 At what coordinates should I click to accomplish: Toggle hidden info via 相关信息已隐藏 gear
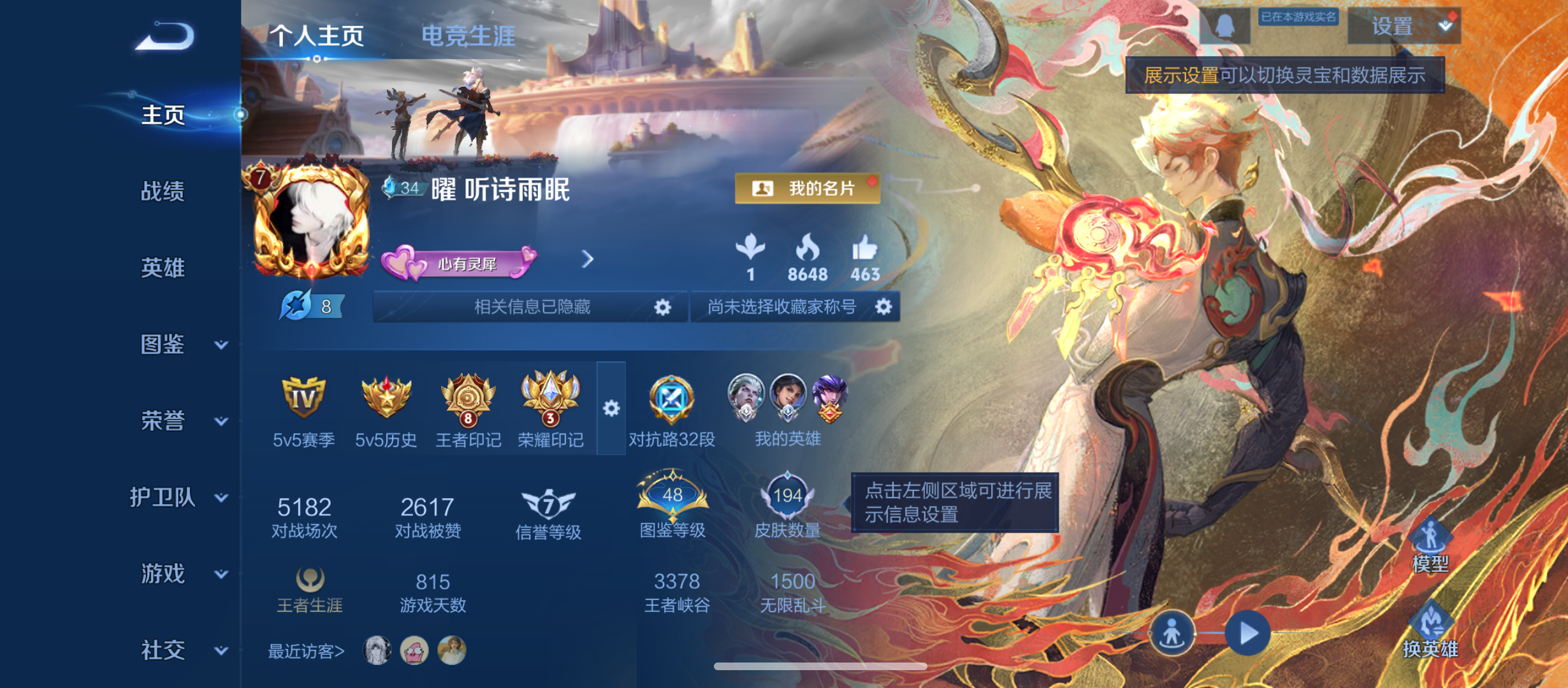[662, 307]
